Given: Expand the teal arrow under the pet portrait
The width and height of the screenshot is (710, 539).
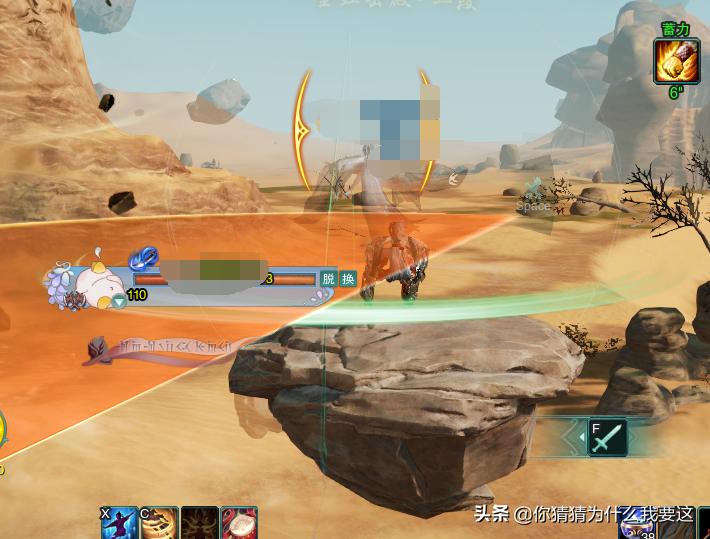Looking at the screenshot, I should tap(119, 300).
